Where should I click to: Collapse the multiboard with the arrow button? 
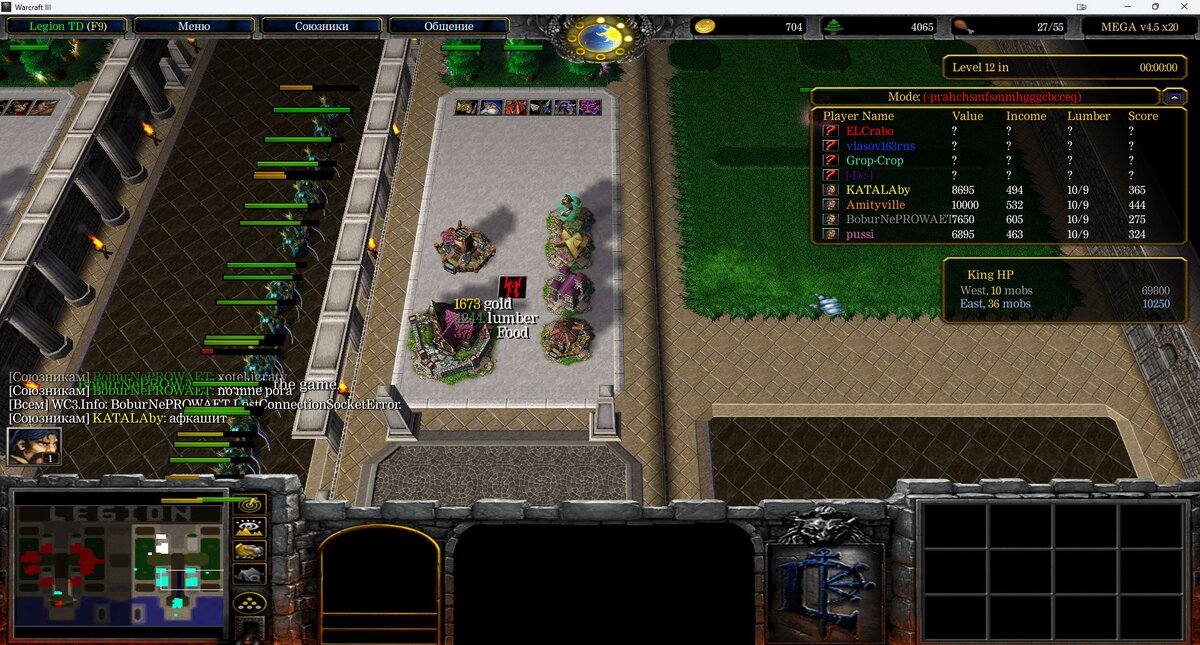(x=1174, y=97)
